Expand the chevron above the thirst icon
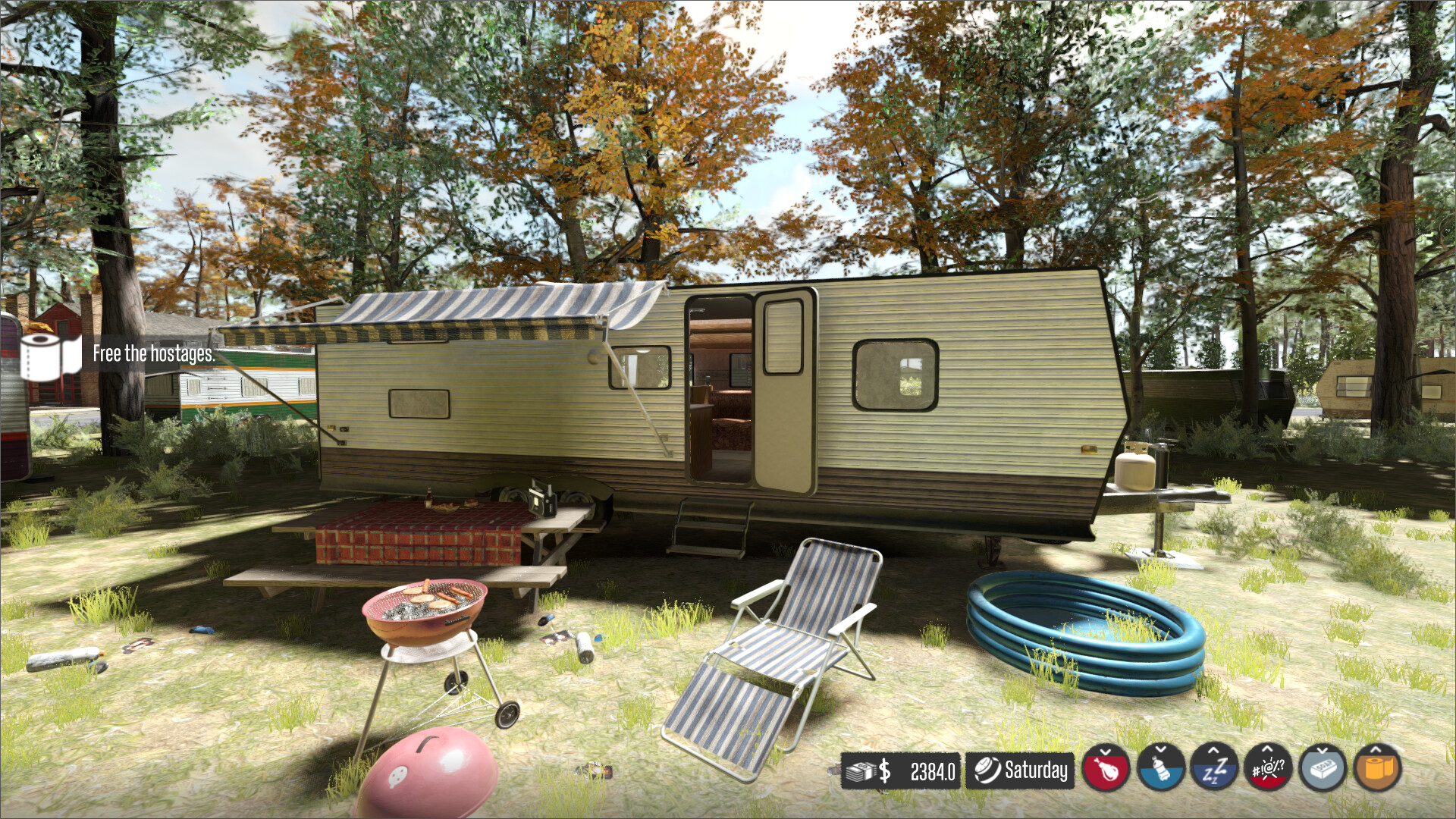Viewport: 1456px width, 819px height. [x=1161, y=749]
